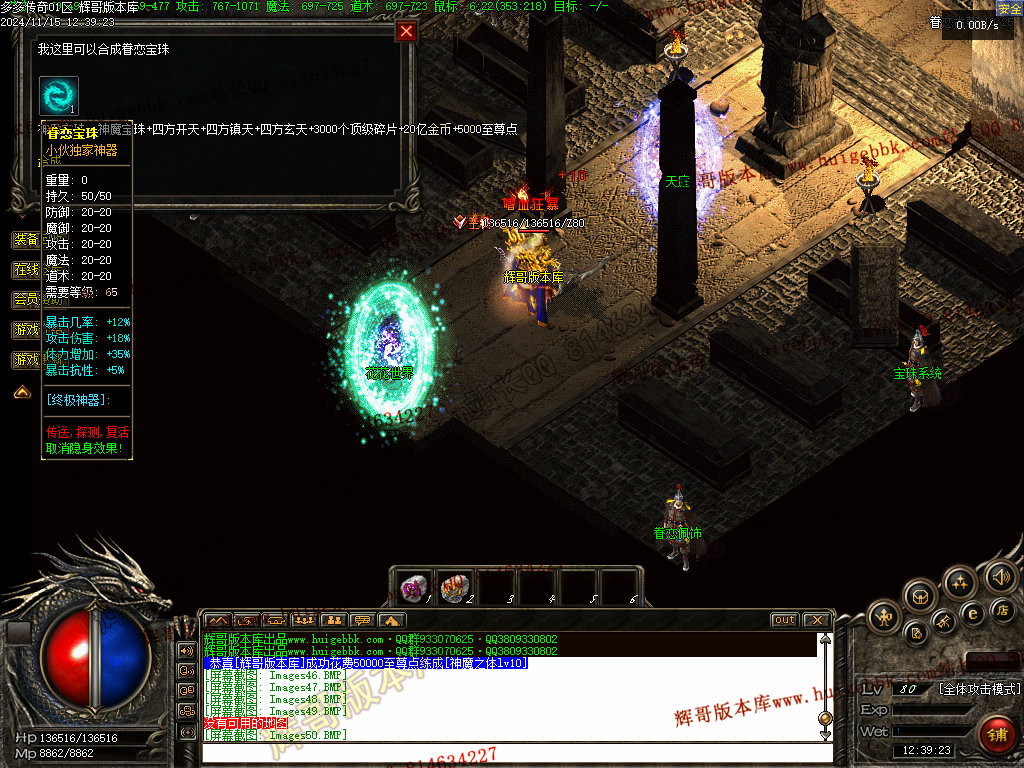
Task: Use the item in hotbar slot 2
Action: [x=454, y=587]
